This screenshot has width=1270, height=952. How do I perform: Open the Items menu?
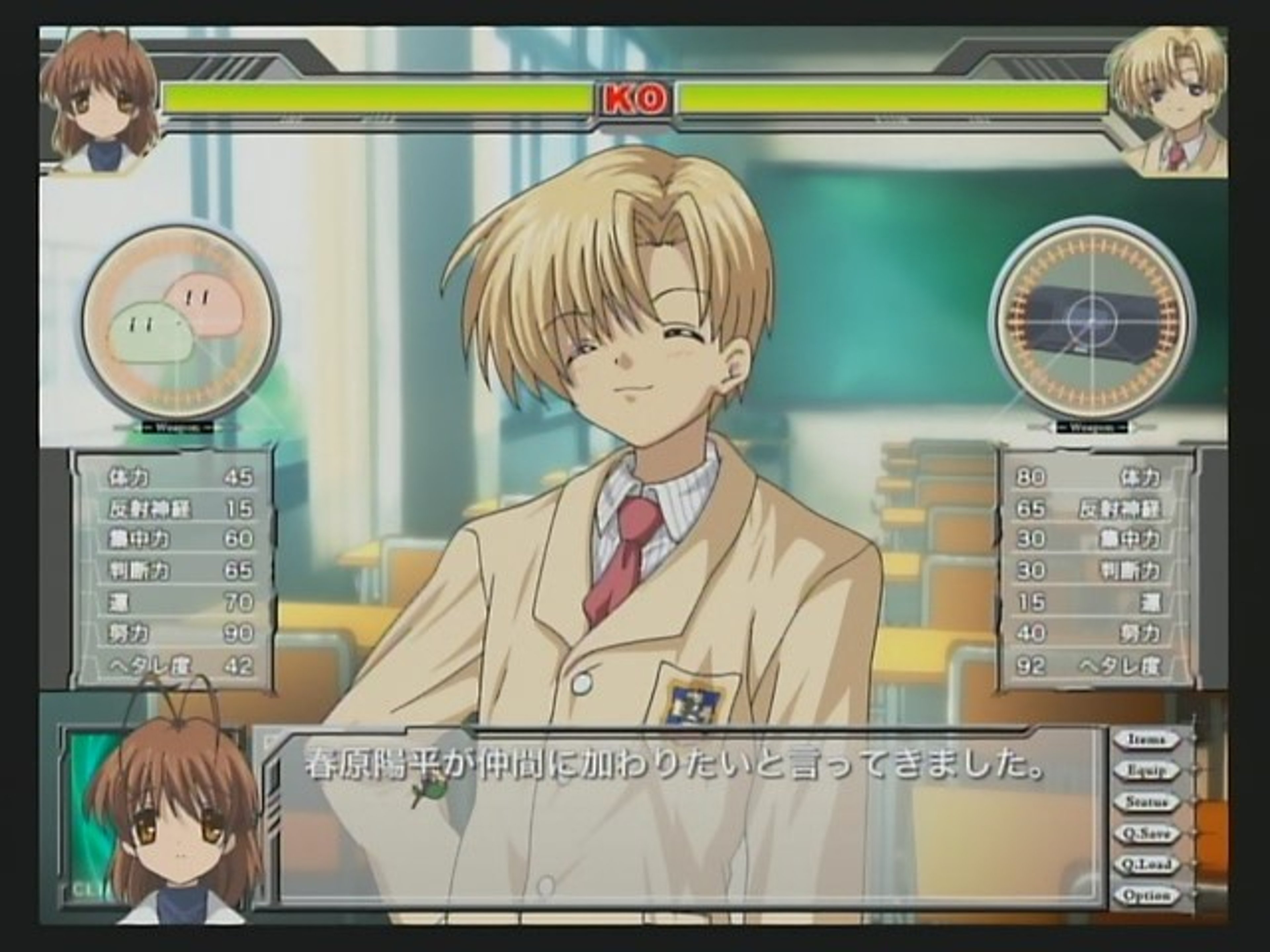(1146, 740)
